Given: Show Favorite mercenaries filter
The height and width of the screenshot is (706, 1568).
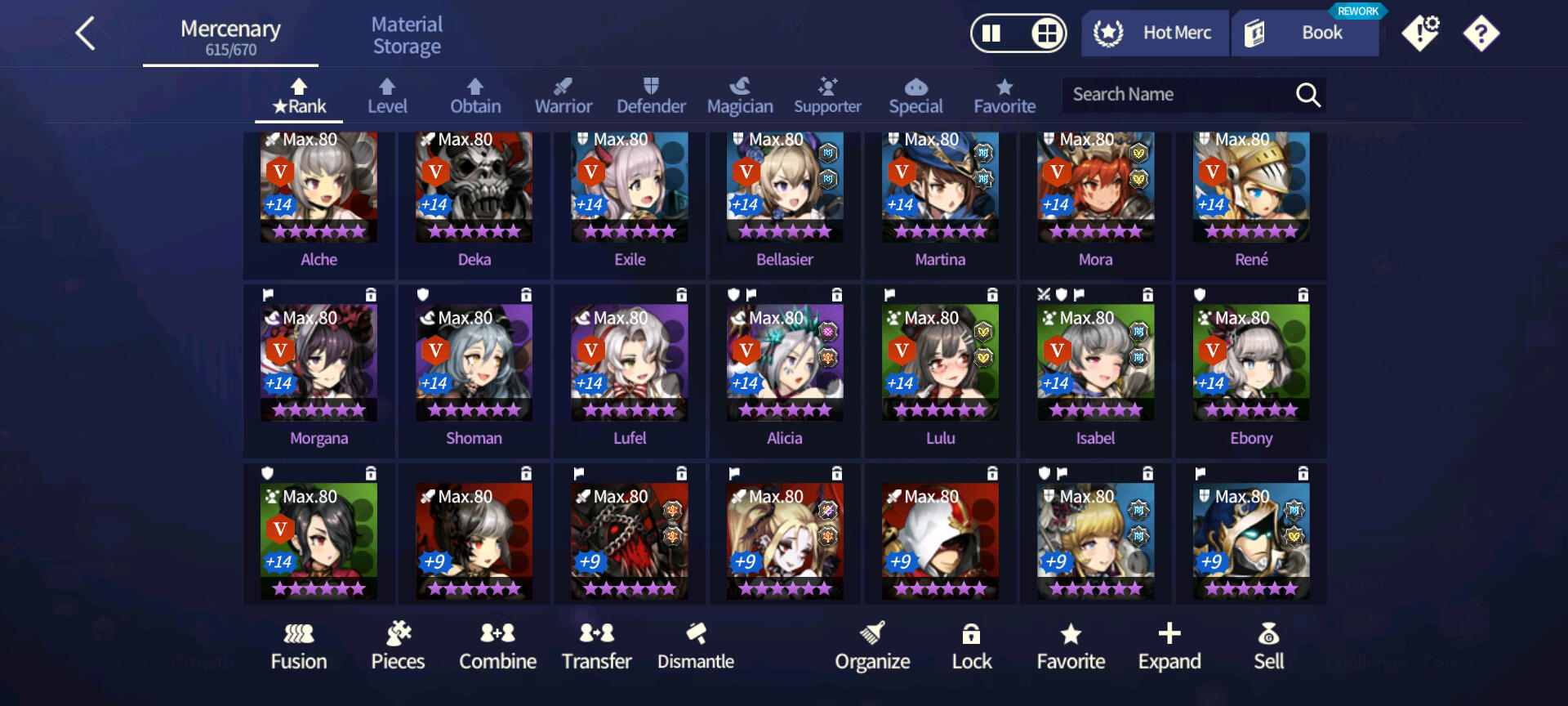Looking at the screenshot, I should pyautogui.click(x=1004, y=96).
